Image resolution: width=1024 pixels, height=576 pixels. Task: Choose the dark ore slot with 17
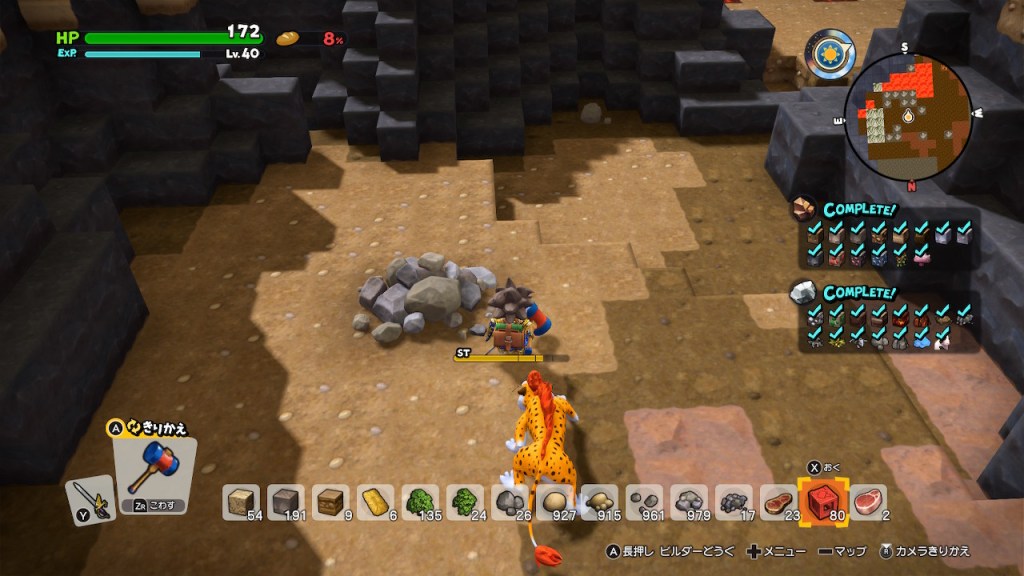(735, 502)
